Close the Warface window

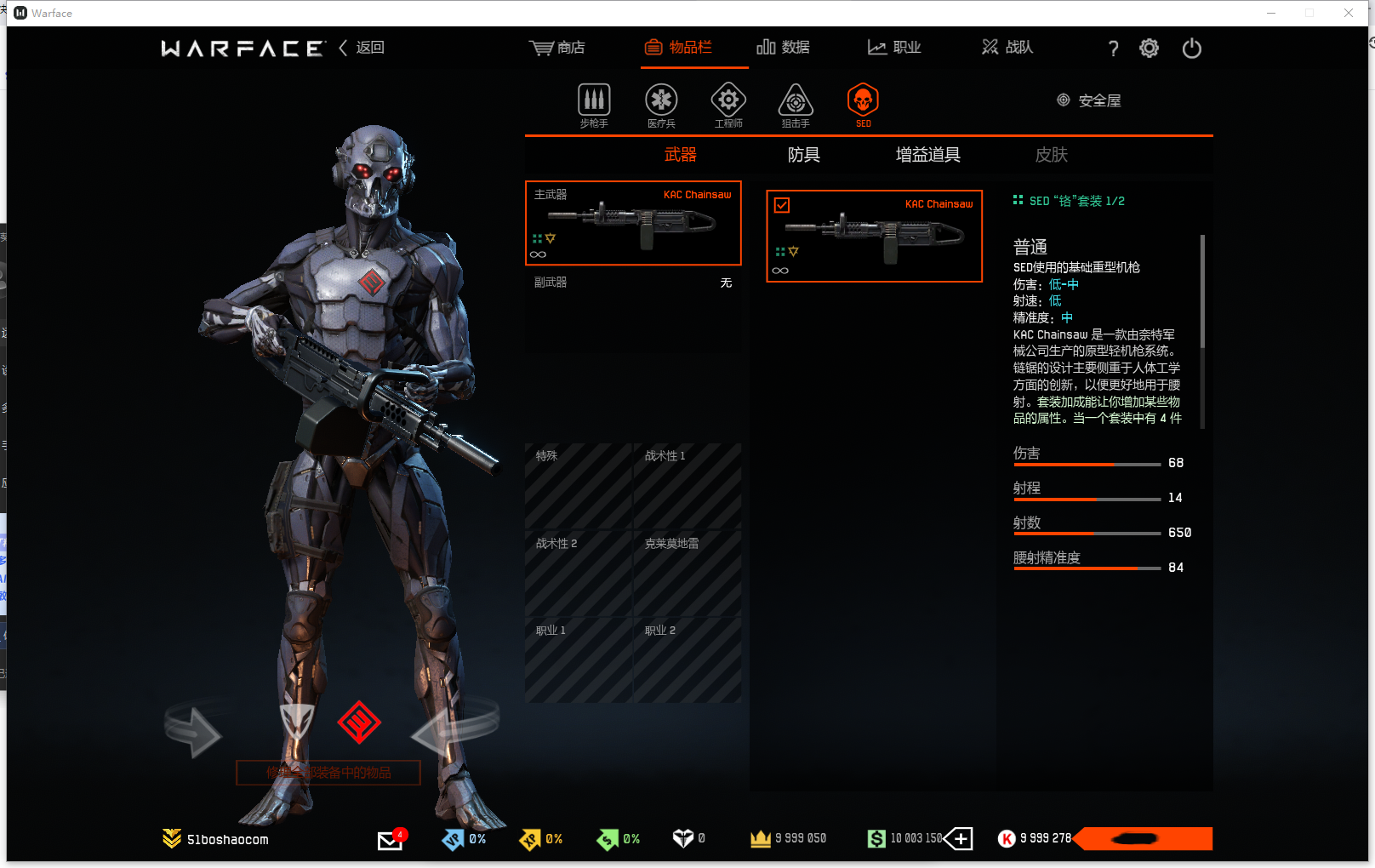(x=1349, y=13)
